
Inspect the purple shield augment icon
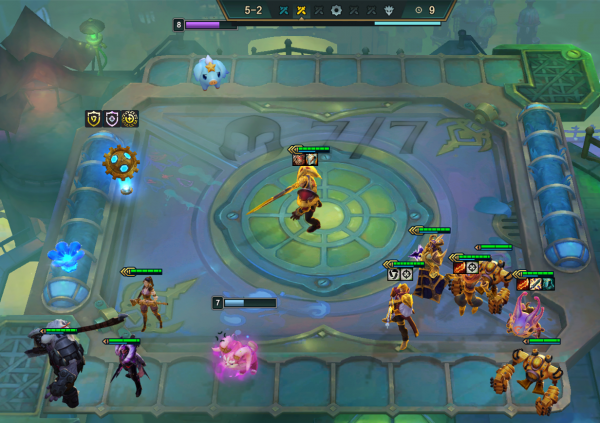click(x=112, y=119)
